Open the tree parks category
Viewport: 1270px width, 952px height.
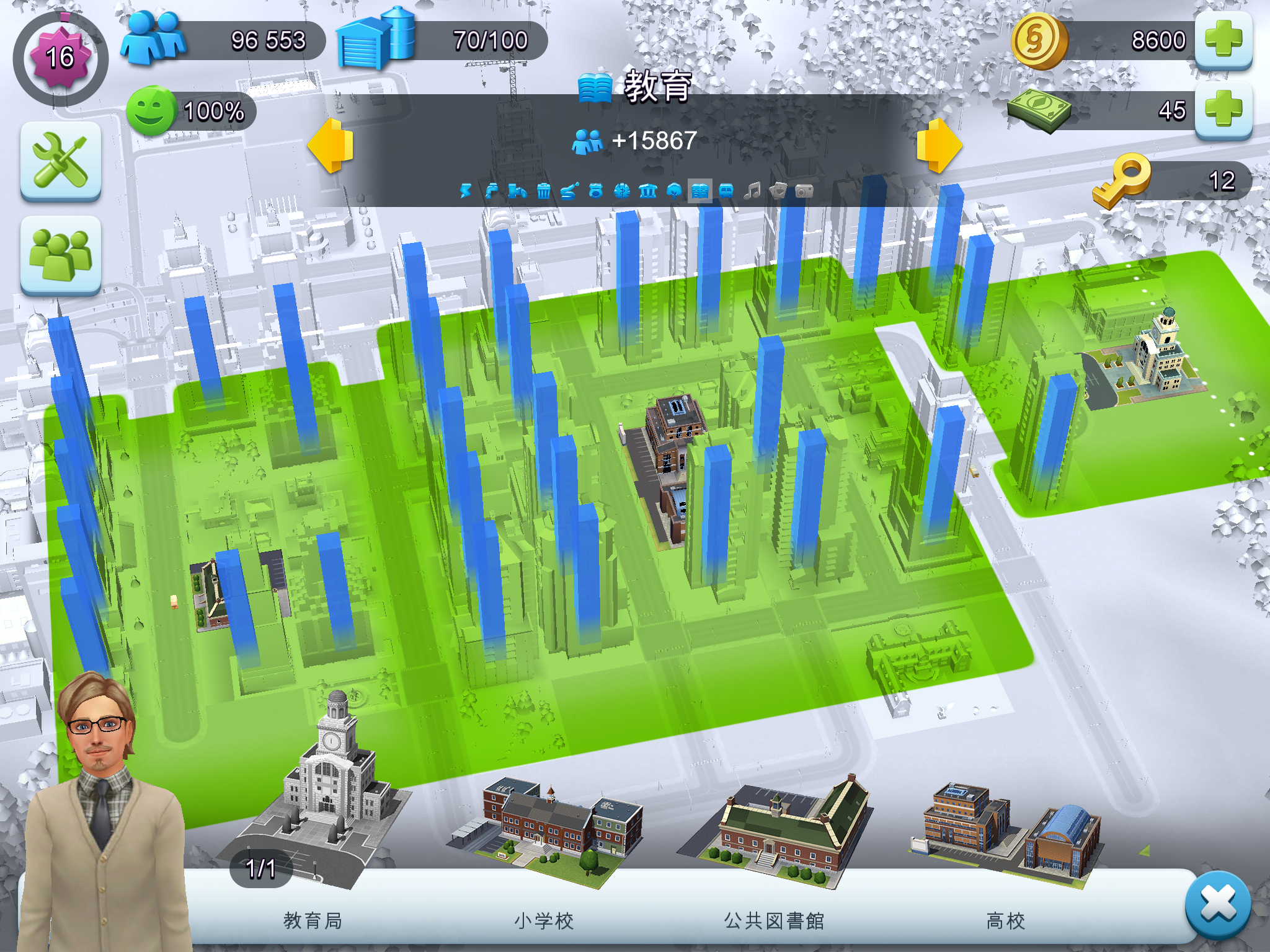(674, 191)
